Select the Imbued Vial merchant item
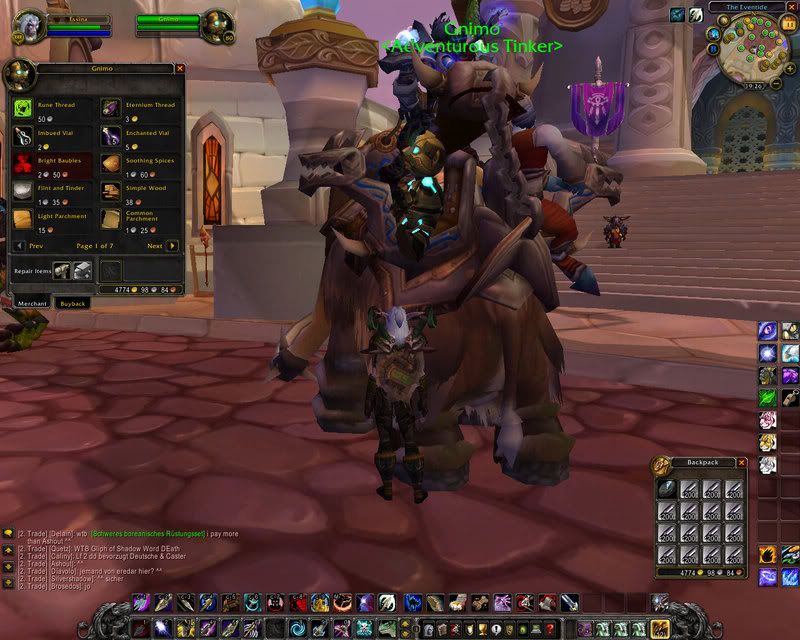The image size is (800, 640). click(23, 135)
